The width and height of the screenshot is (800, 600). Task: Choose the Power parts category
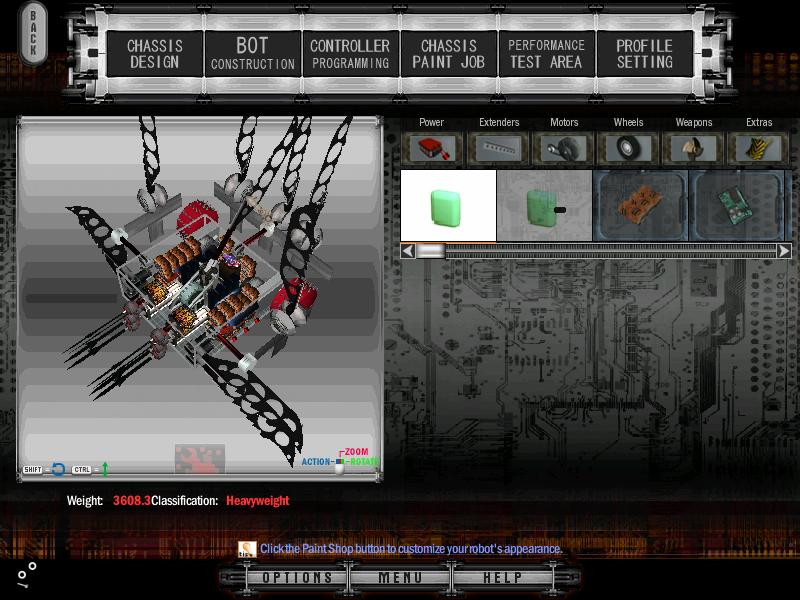432,148
